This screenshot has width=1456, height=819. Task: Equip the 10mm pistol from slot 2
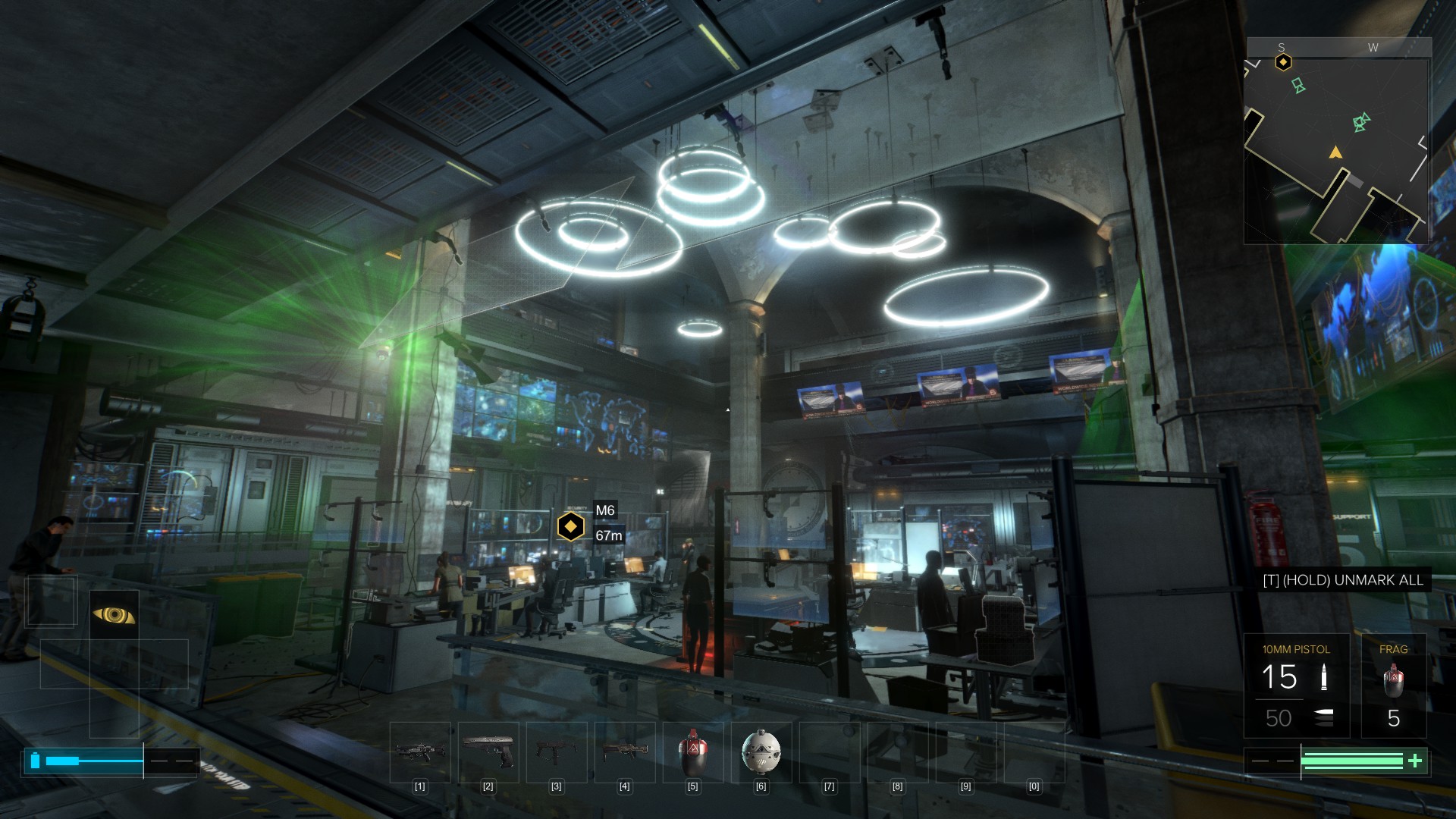coord(488,752)
